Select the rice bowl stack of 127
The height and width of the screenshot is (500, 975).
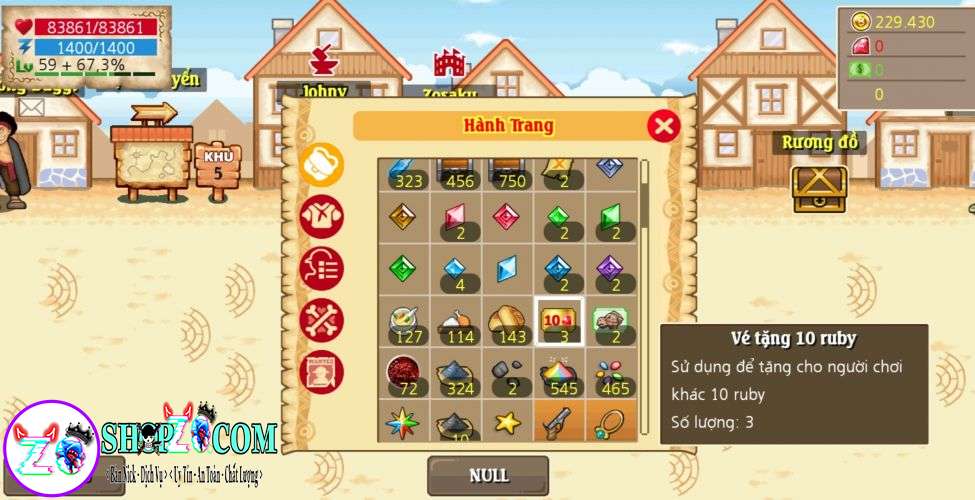404,321
